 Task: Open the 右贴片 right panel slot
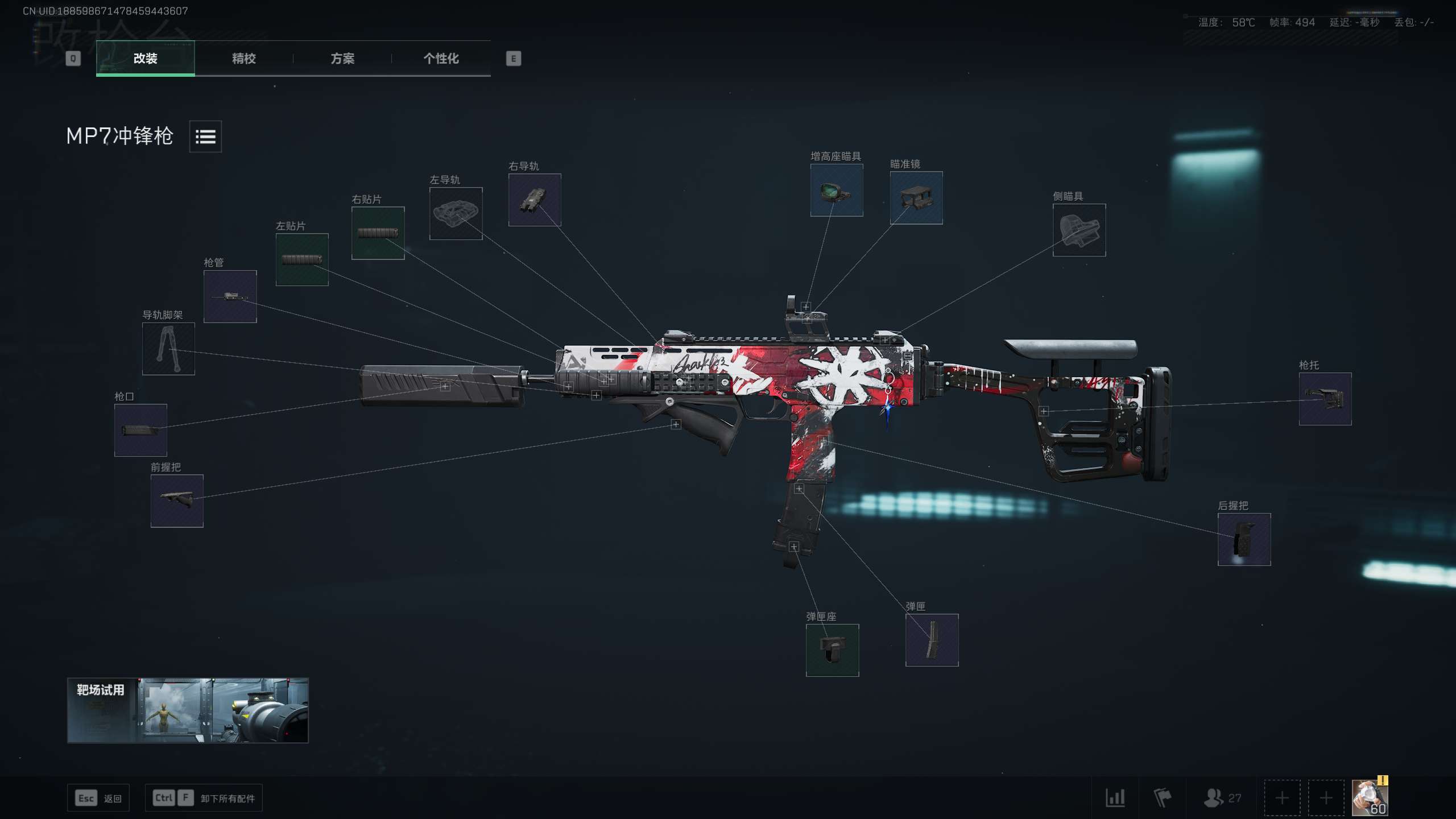click(x=378, y=233)
